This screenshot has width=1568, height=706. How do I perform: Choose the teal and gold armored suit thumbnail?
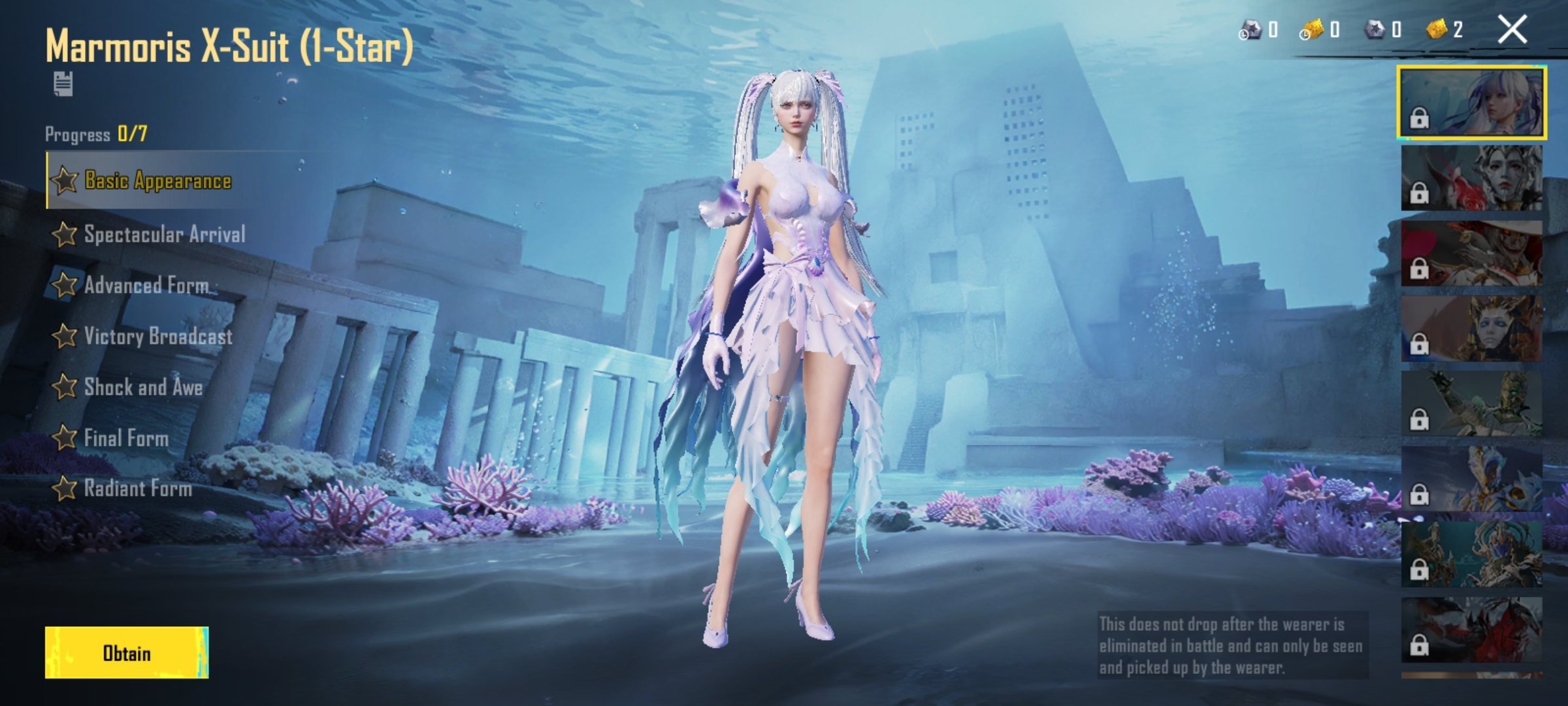point(1471,554)
